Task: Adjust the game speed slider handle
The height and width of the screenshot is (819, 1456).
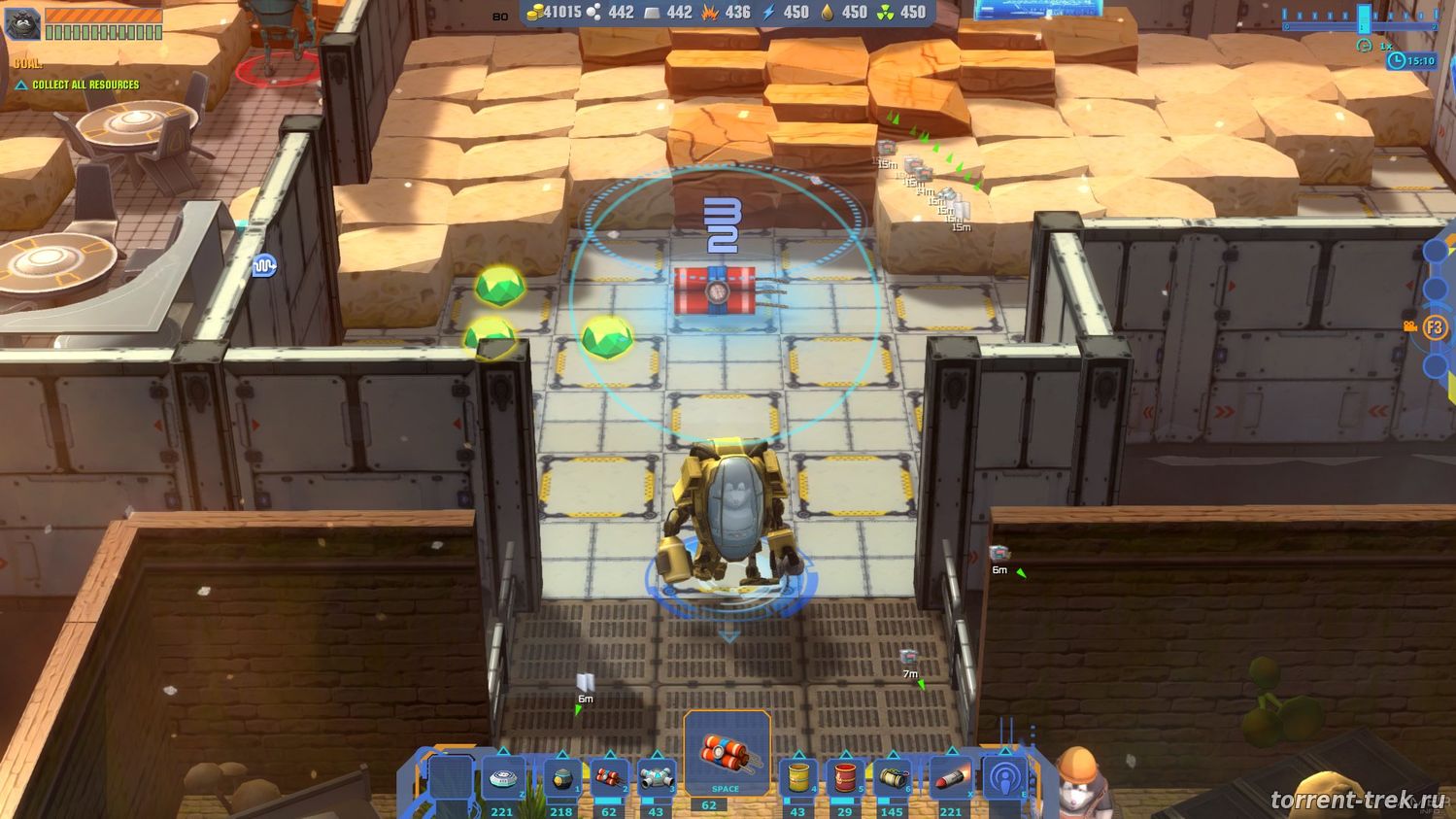Action: click(1364, 18)
